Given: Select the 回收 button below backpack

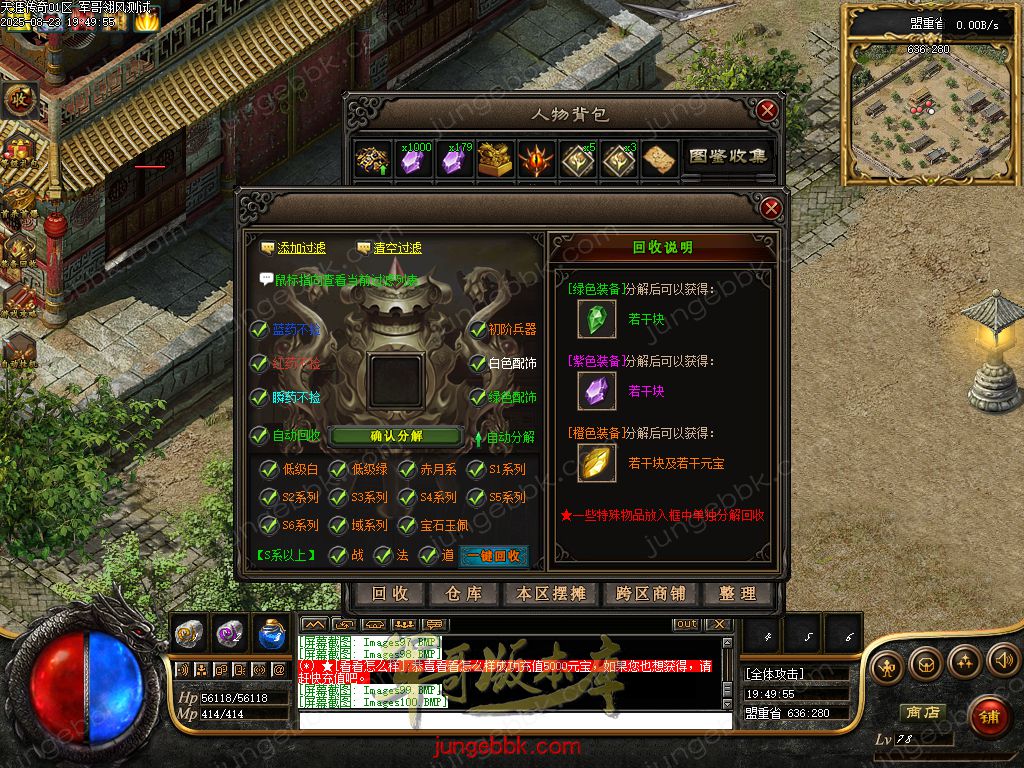Looking at the screenshot, I should [390, 594].
